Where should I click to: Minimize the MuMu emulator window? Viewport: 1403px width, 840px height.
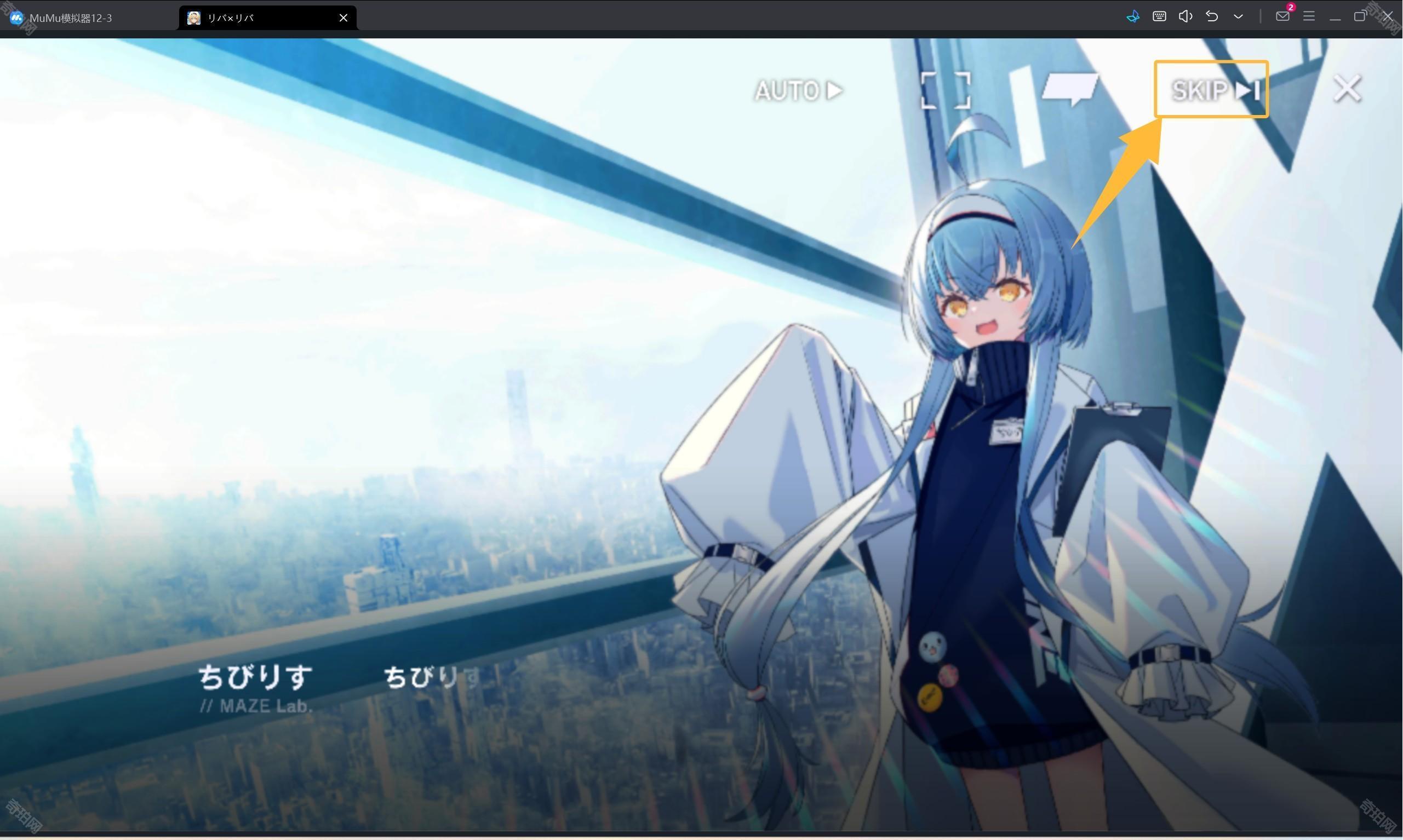[1334, 16]
